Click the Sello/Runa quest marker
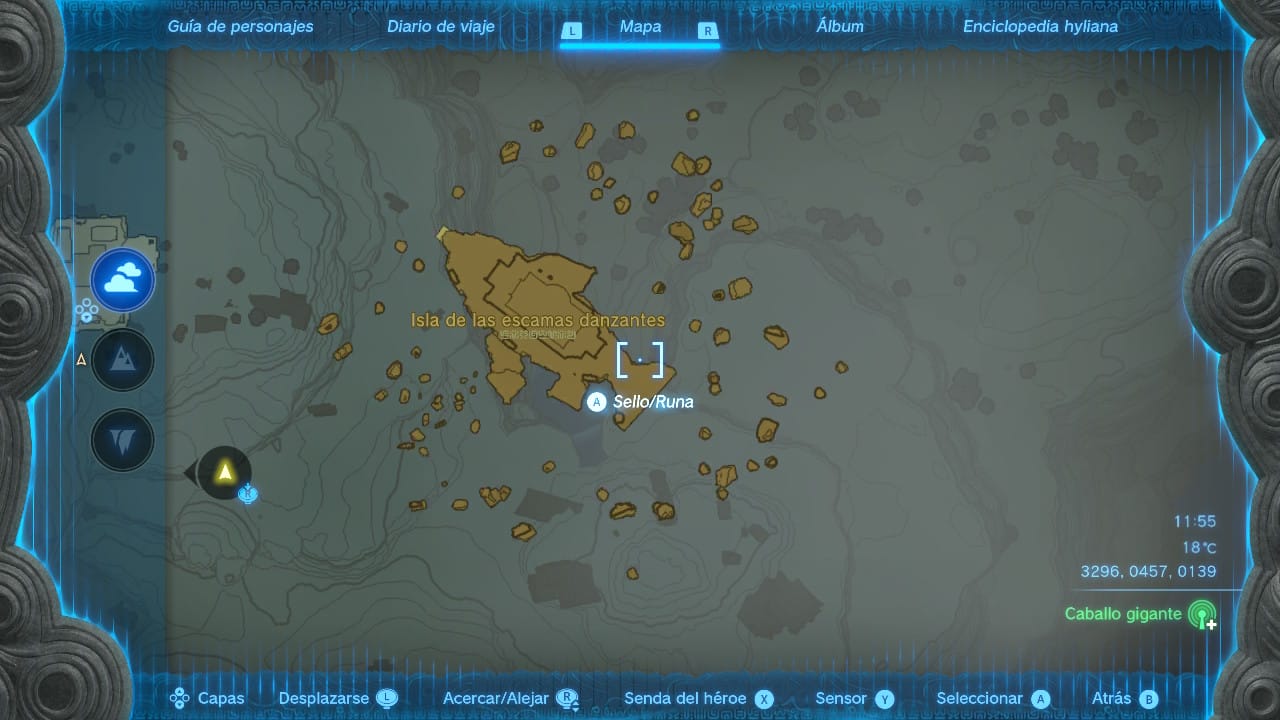The height and width of the screenshot is (720, 1280). click(596, 402)
